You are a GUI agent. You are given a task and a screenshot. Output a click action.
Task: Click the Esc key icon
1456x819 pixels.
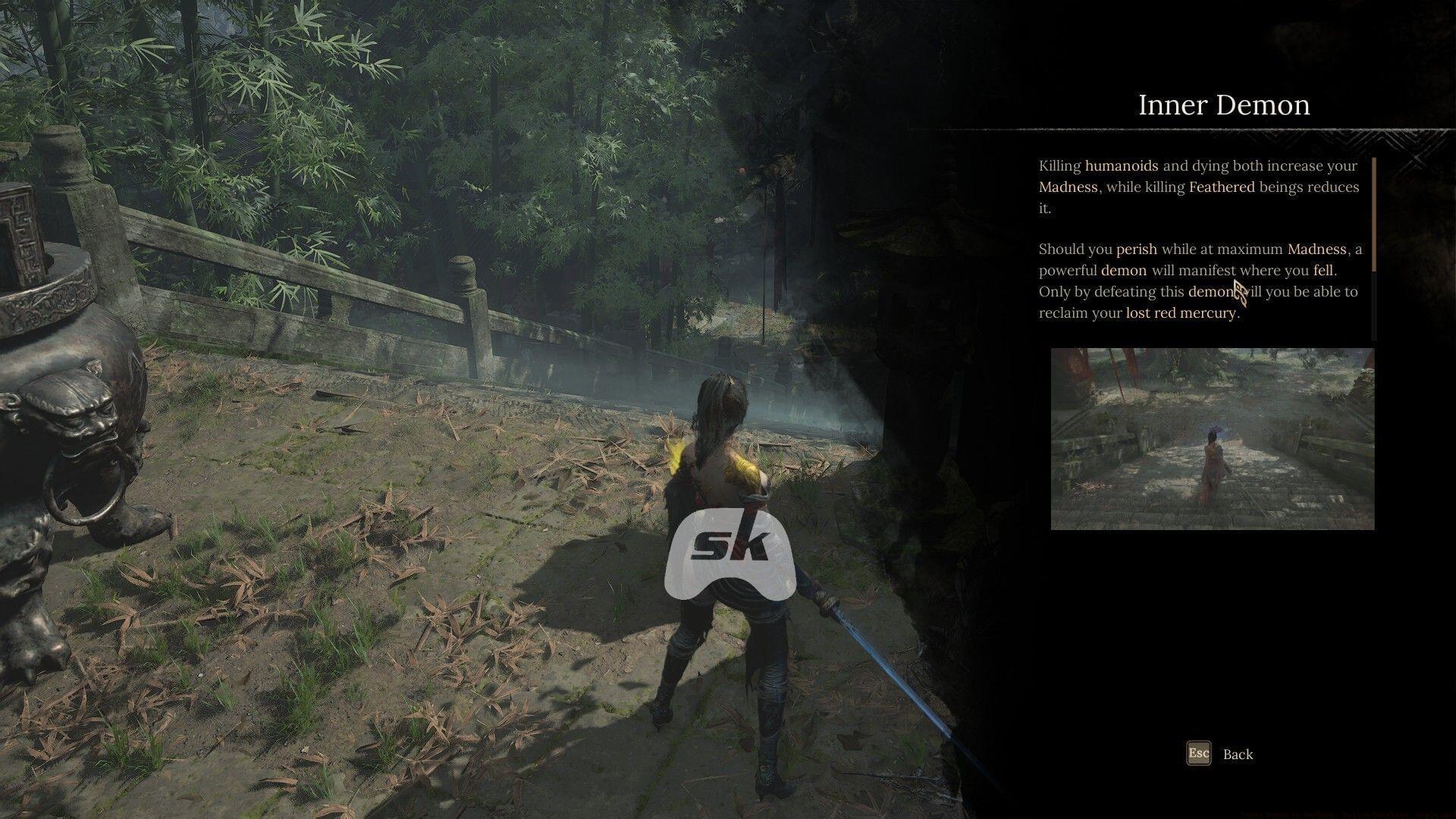(1200, 754)
